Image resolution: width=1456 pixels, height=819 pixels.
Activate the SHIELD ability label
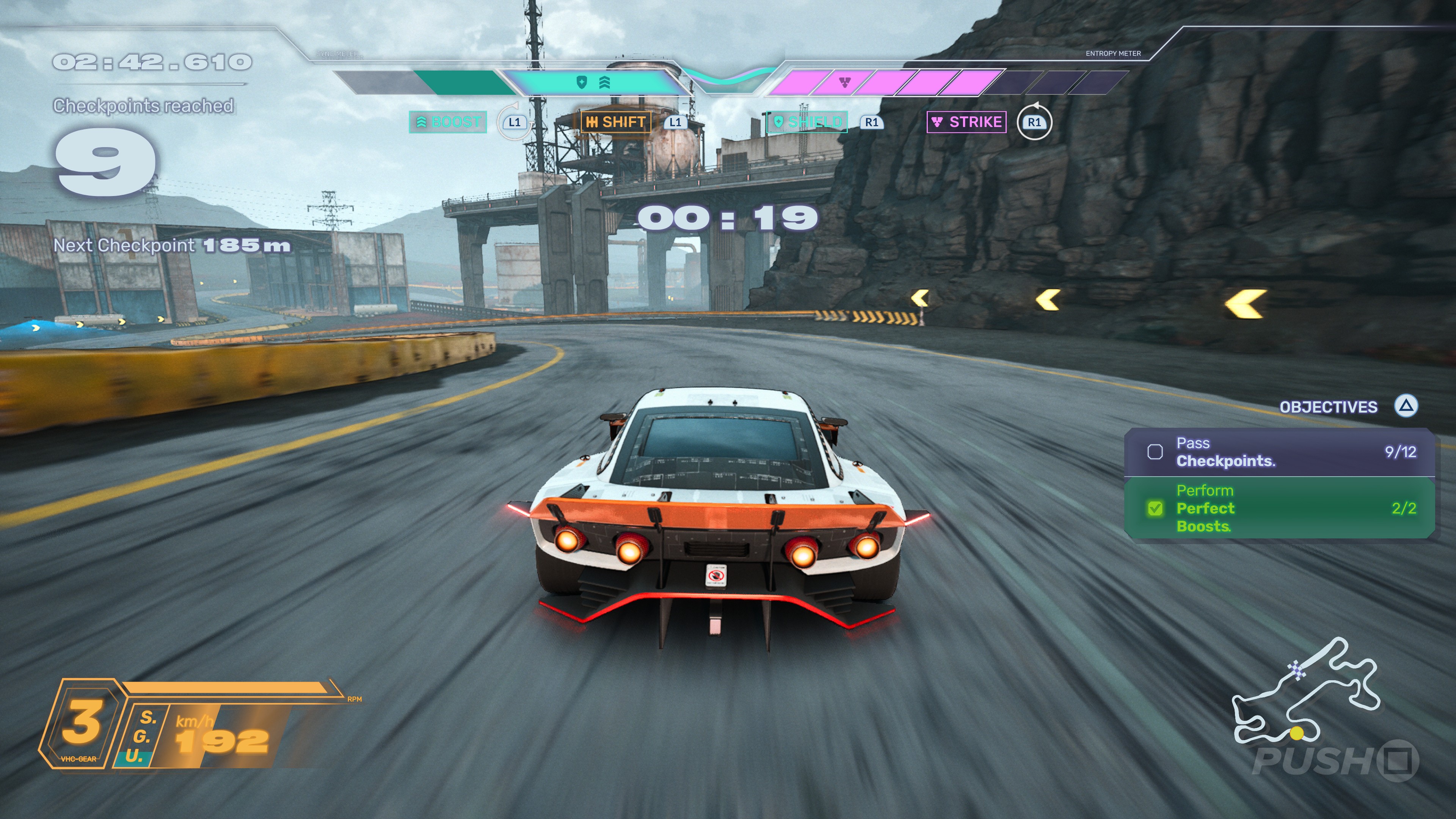[x=807, y=122]
